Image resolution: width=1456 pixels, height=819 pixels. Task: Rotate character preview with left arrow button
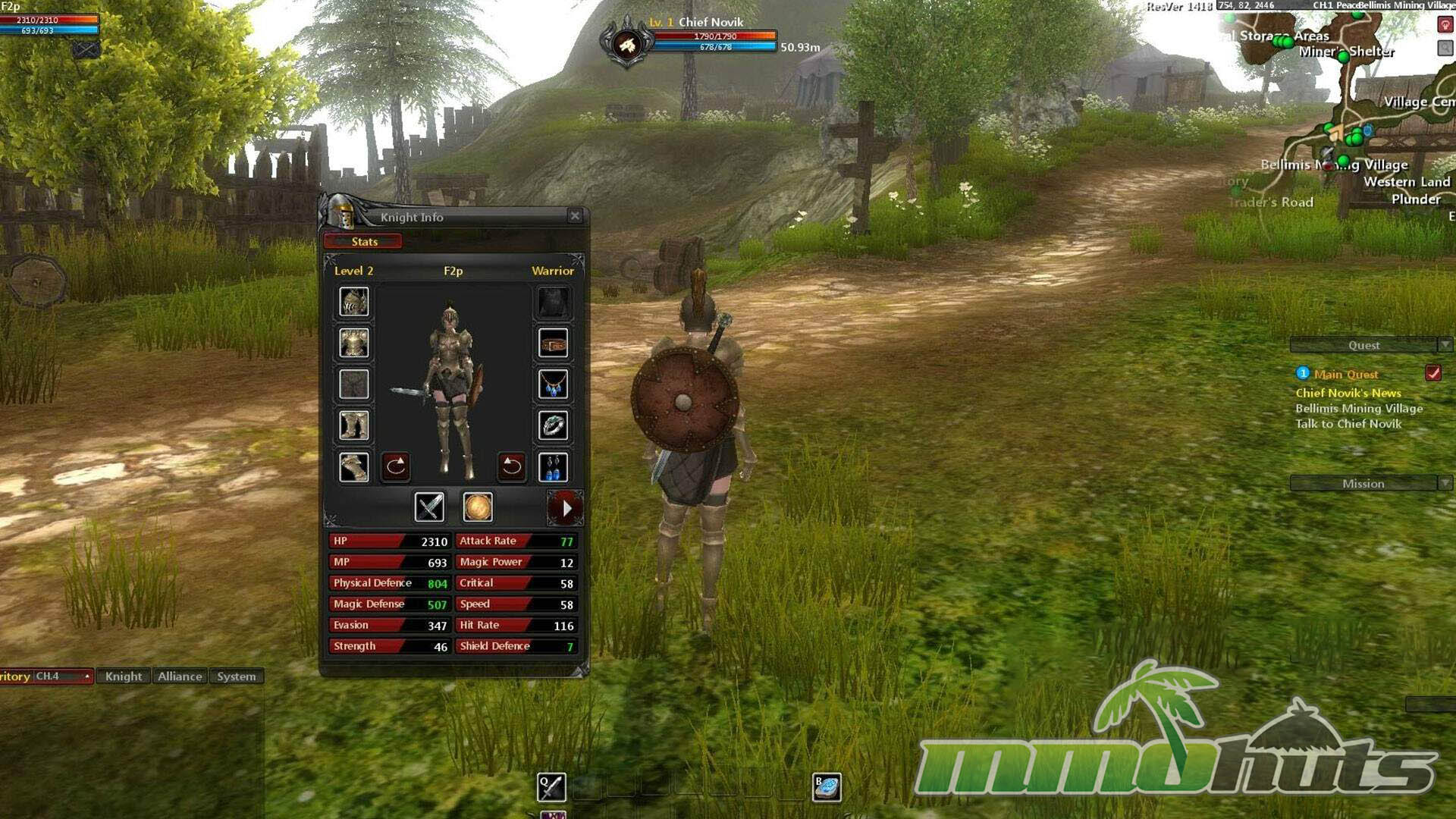tap(395, 466)
